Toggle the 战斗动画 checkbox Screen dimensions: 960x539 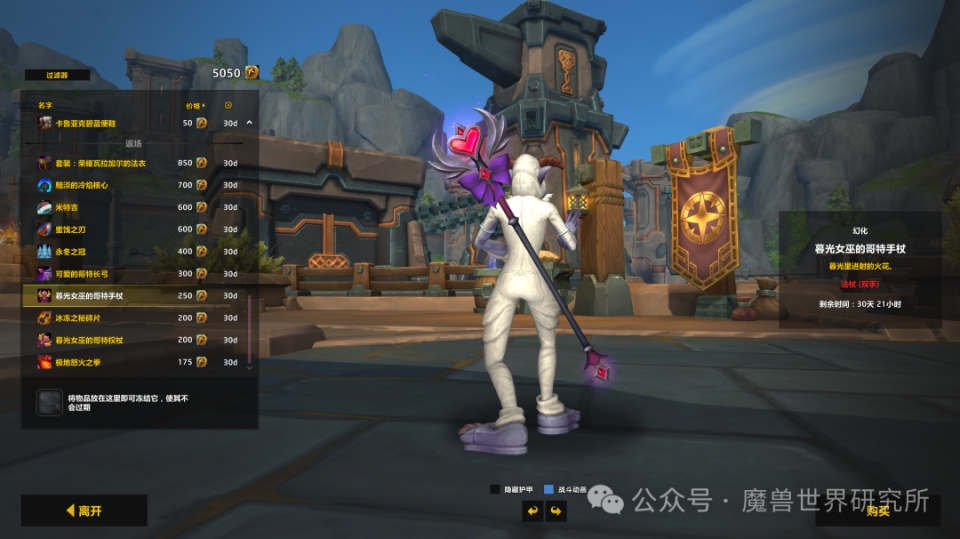pos(548,489)
